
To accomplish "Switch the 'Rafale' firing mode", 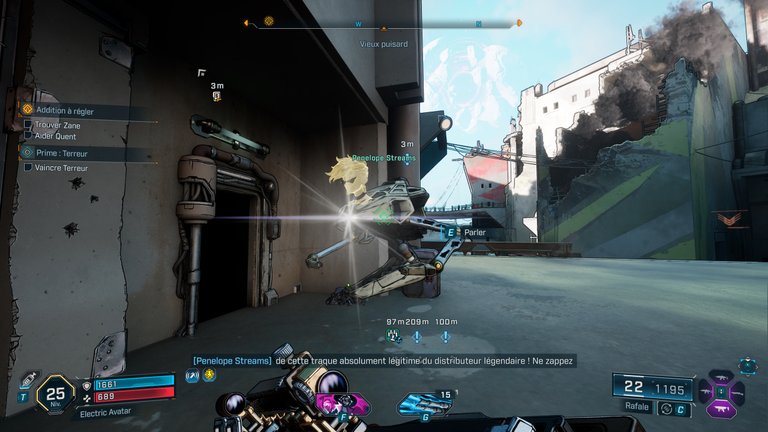I will point(665,407).
